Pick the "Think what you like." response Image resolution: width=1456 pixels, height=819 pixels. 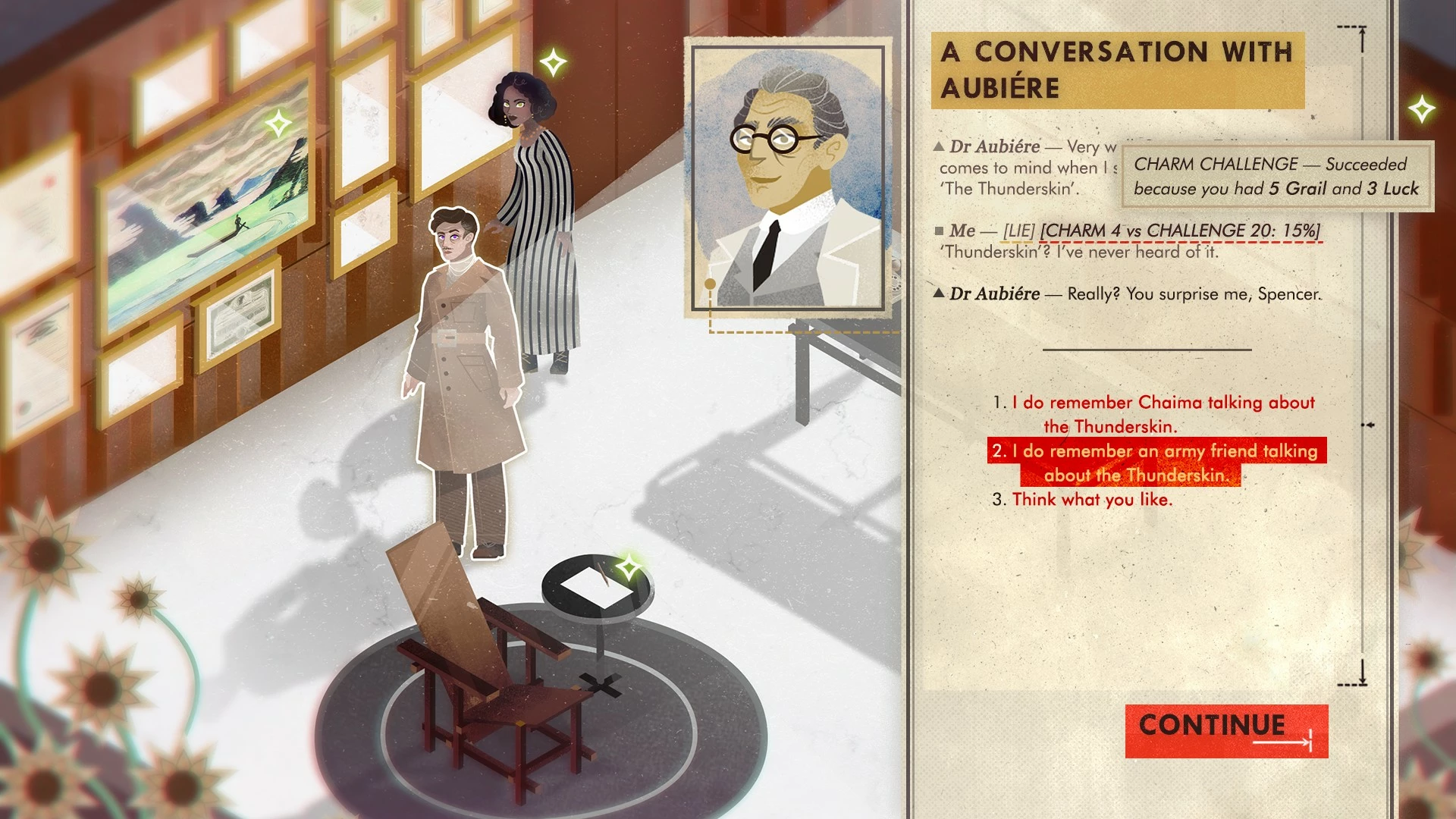coord(1092,500)
